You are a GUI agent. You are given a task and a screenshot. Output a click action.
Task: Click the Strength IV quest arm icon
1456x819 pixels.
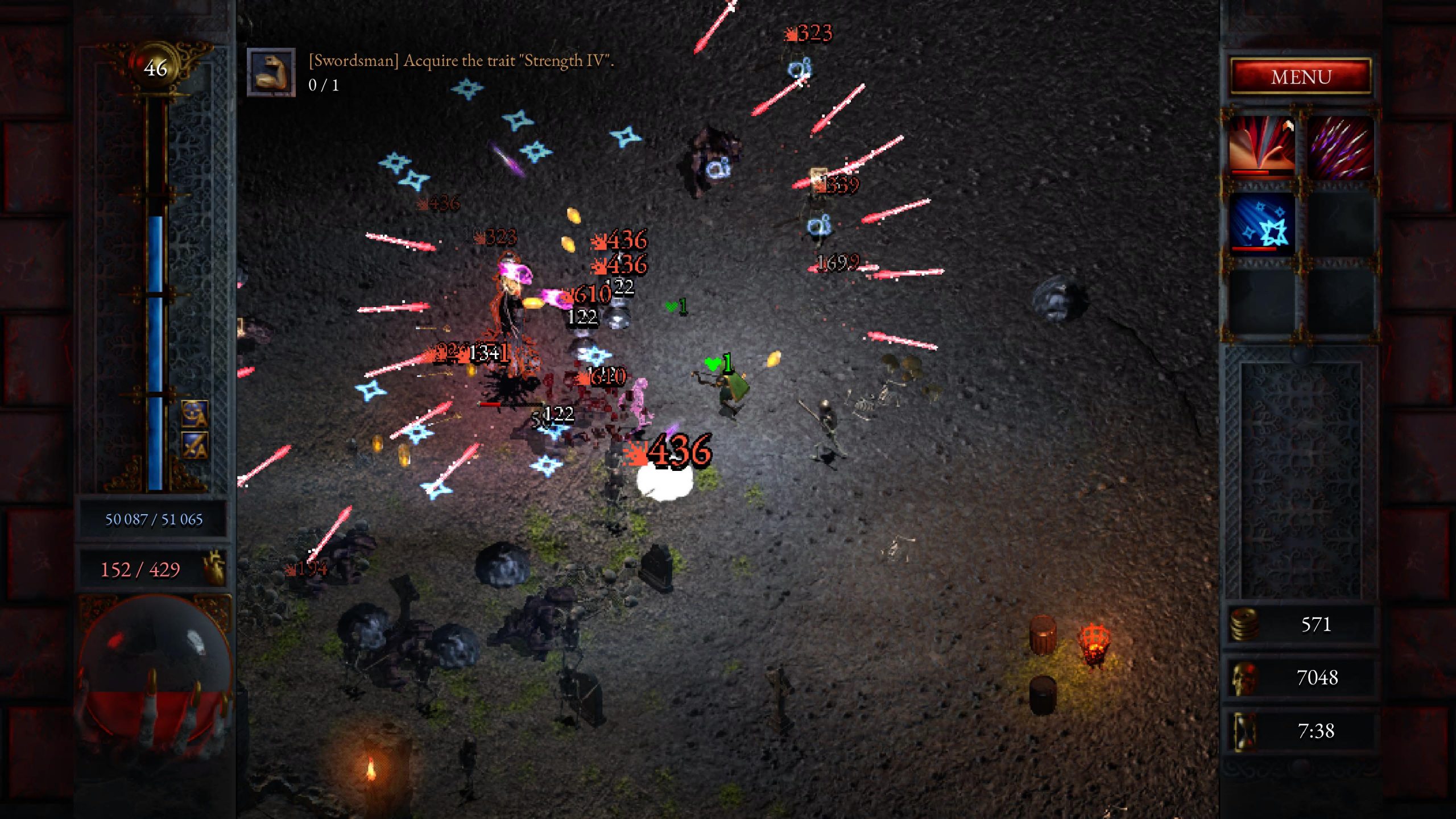pyautogui.click(x=271, y=72)
